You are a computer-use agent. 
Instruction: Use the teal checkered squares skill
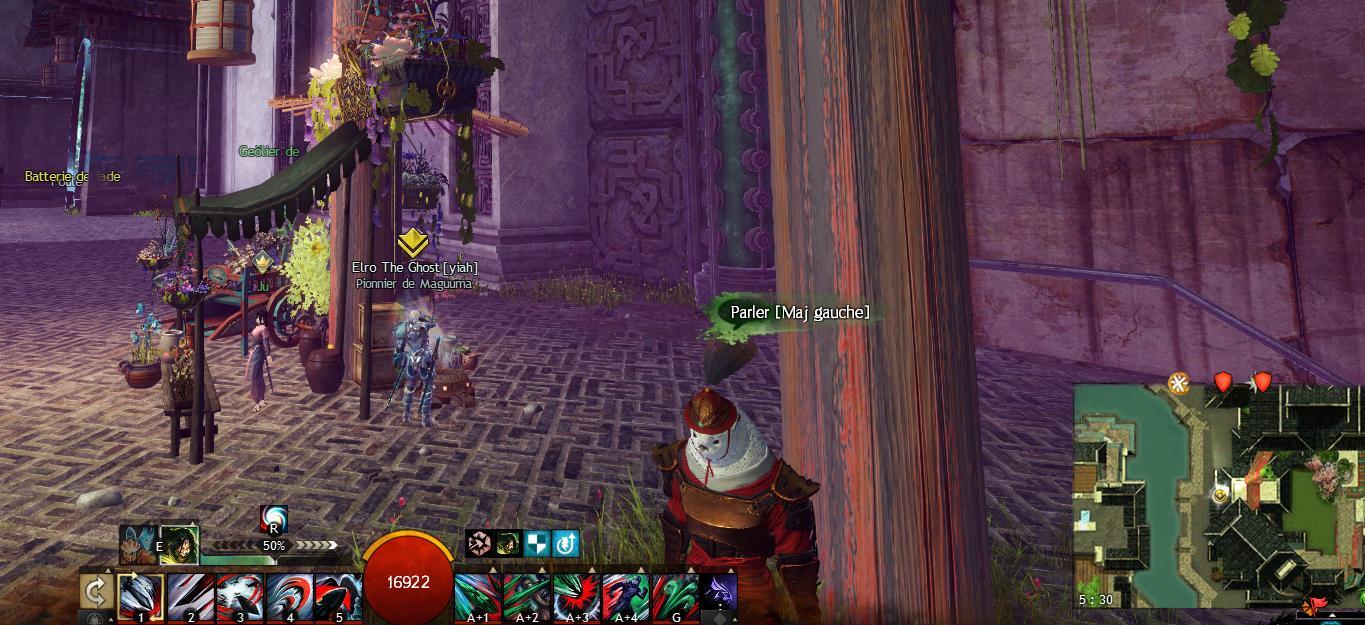tap(537, 543)
